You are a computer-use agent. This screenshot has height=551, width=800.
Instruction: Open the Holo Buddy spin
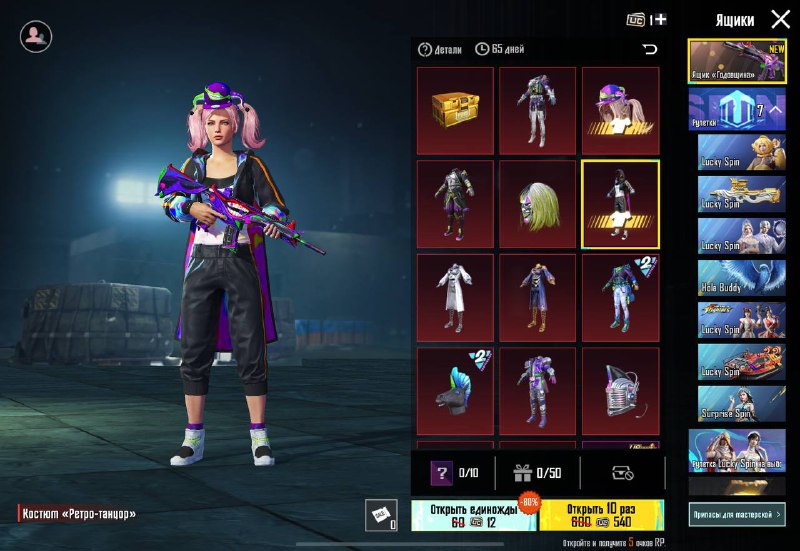(x=741, y=276)
